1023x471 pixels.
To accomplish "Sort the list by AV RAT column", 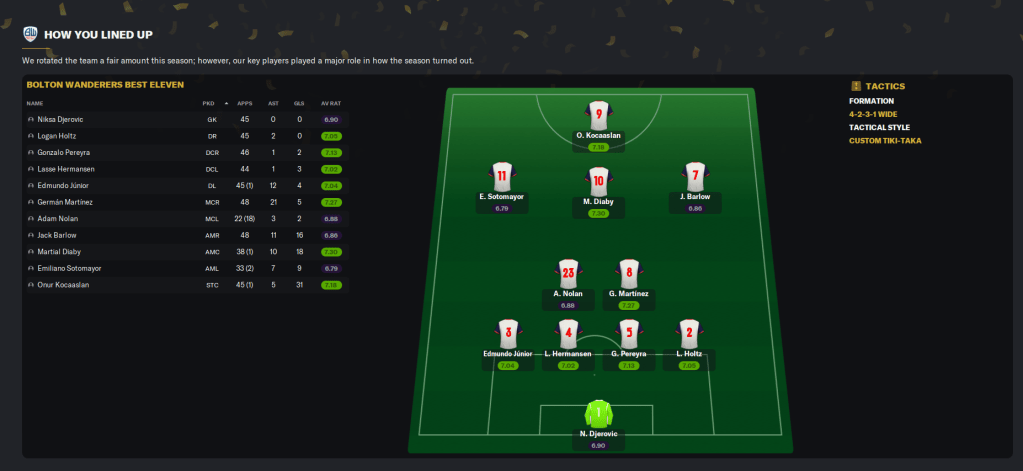I will click(x=331, y=103).
